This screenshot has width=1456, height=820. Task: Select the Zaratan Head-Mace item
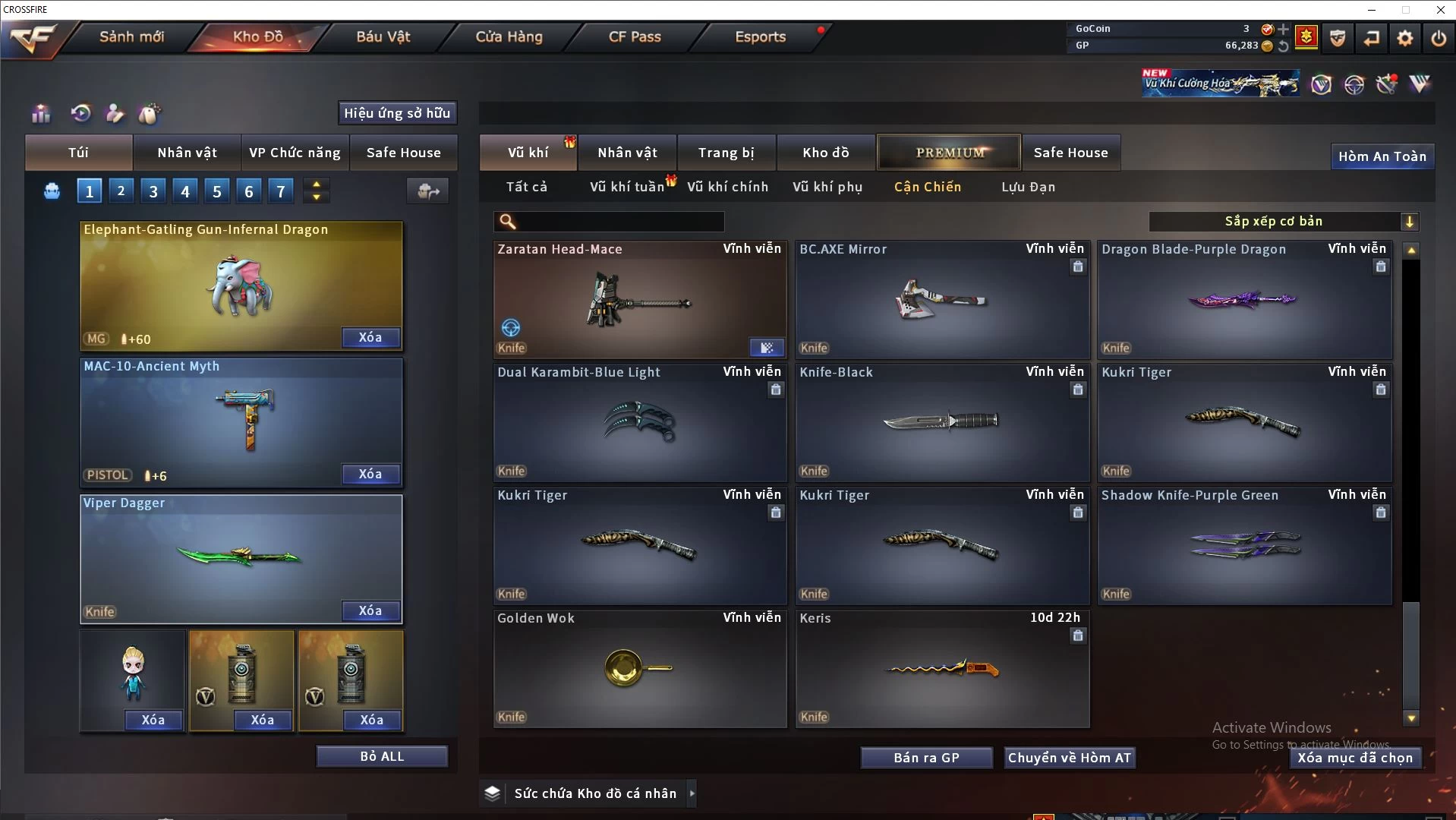click(639, 300)
